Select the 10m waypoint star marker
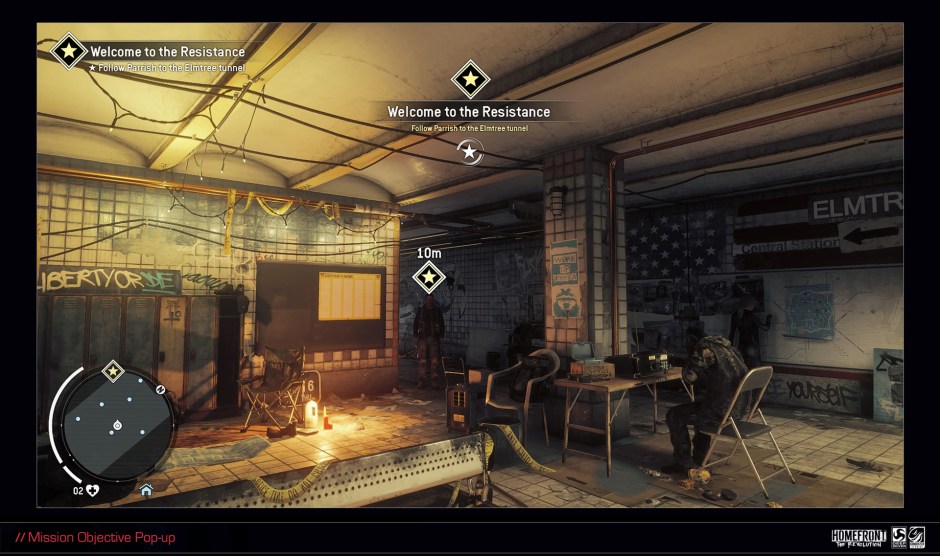 [x=429, y=277]
